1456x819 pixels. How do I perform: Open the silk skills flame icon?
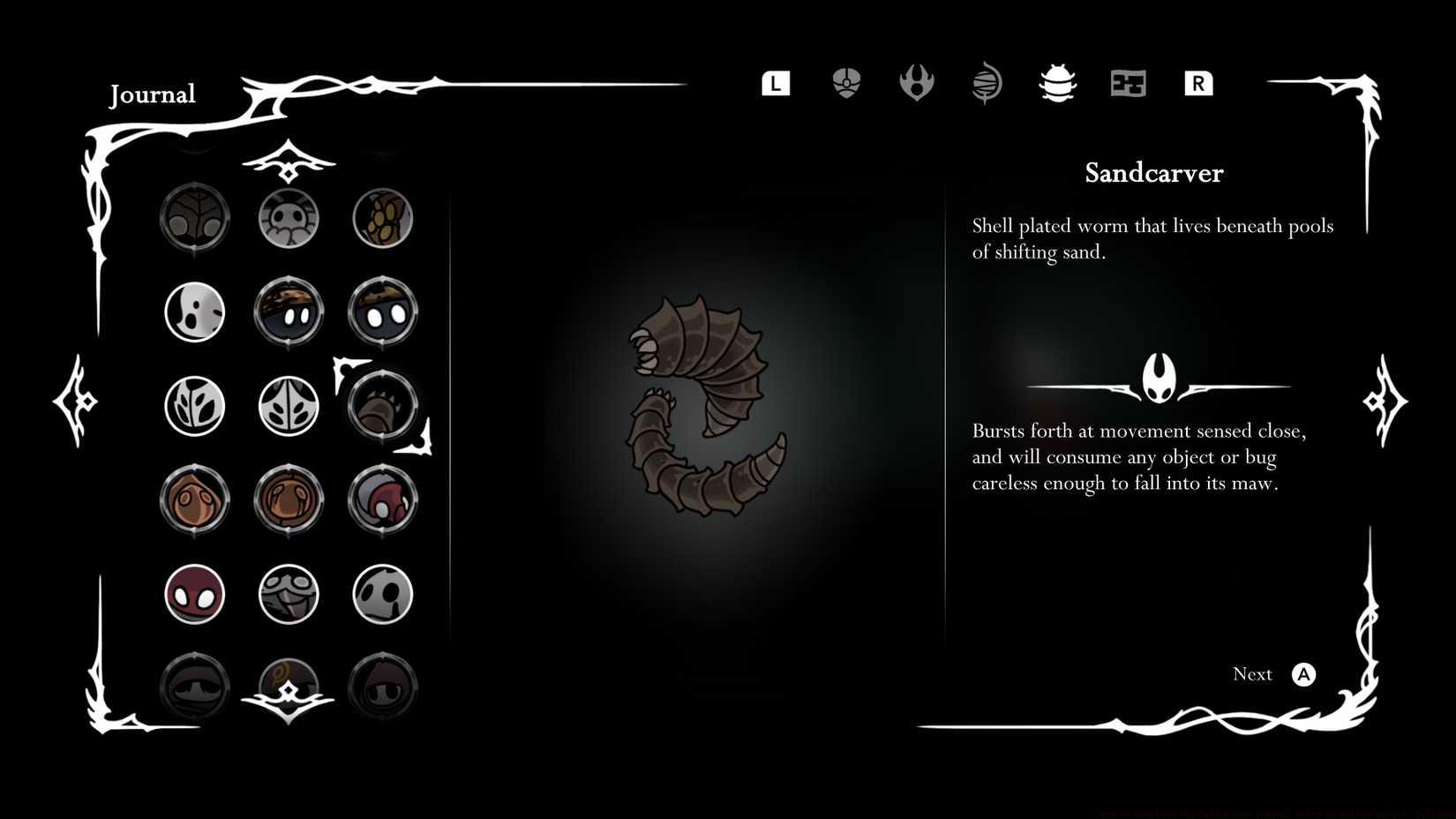916,83
